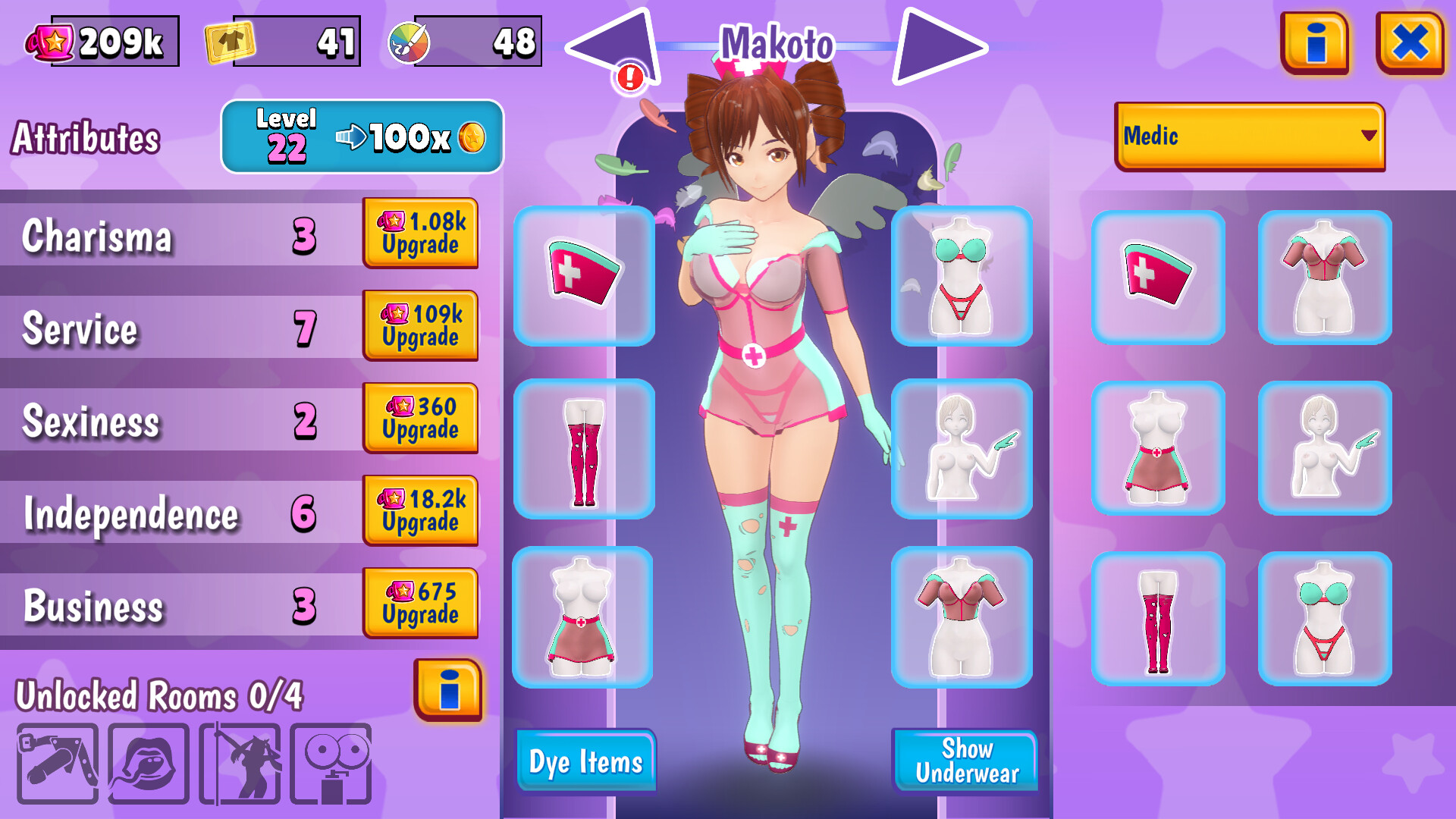1456x819 pixels.
Task: Open the camera-peeking room icon
Action: pyautogui.click(x=330, y=762)
